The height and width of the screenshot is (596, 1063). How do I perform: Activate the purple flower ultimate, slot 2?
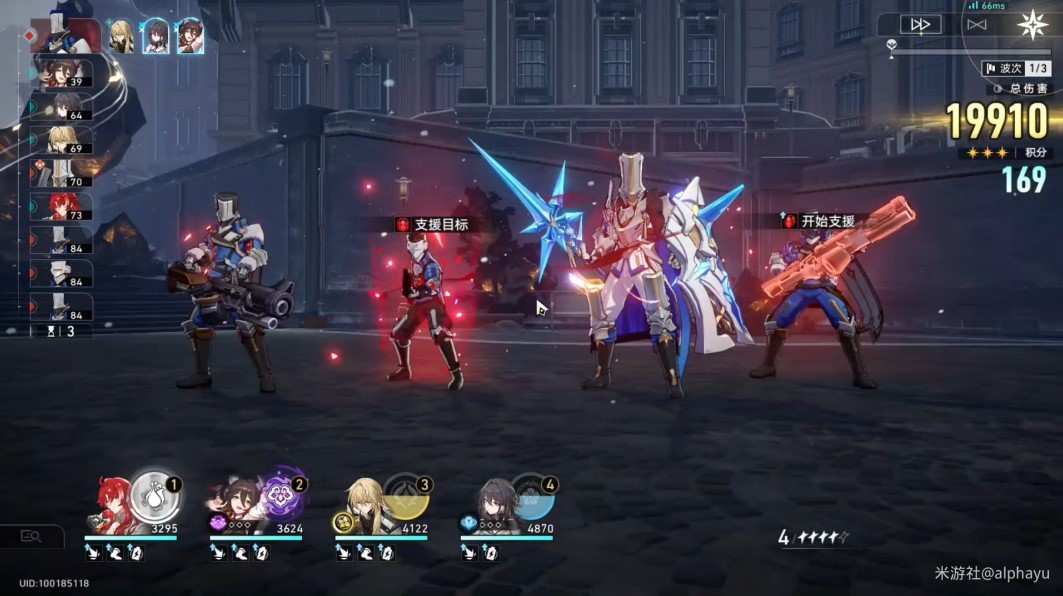coord(279,494)
